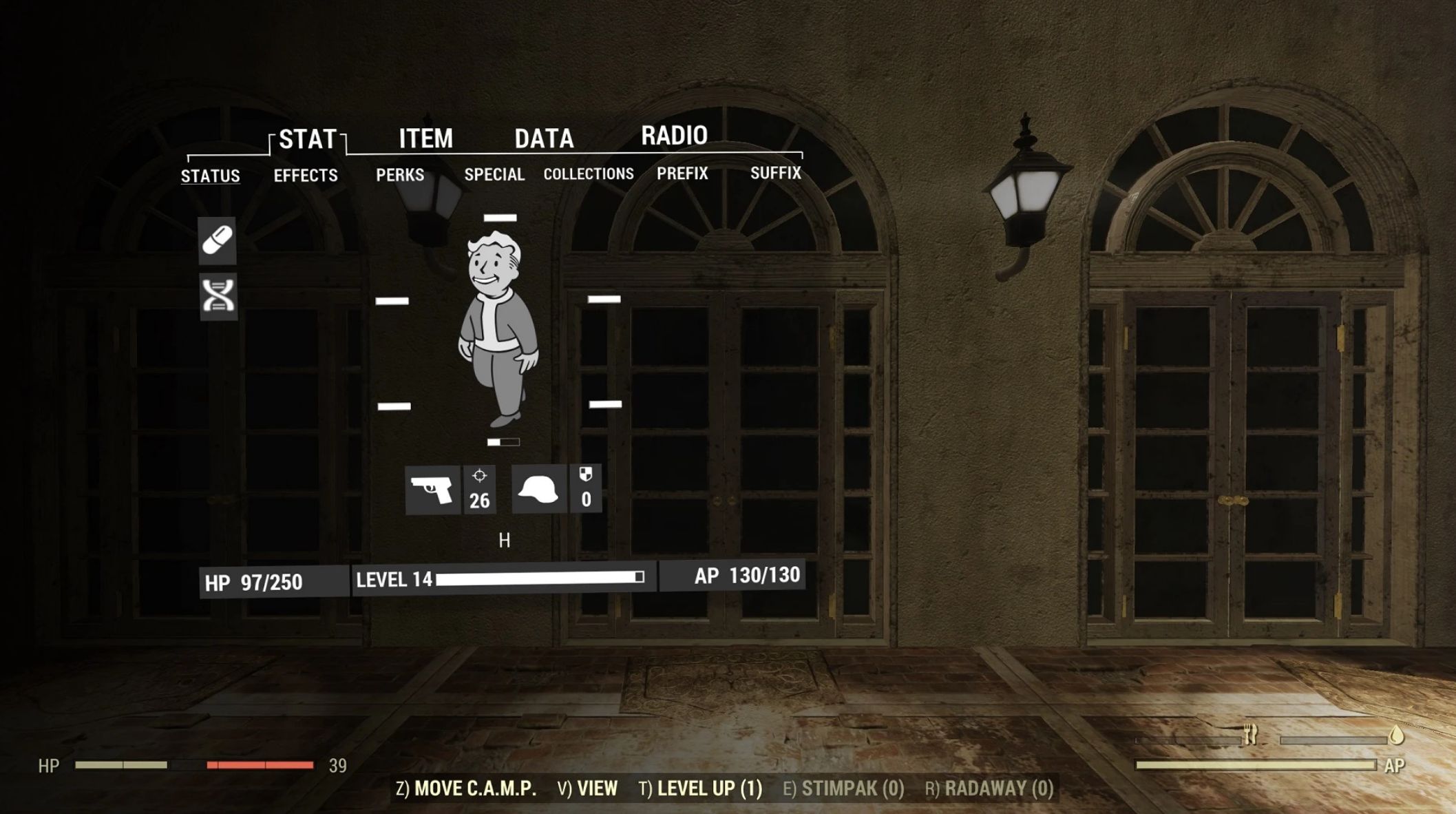Open the EFFECTS sub-tab

pyautogui.click(x=306, y=176)
